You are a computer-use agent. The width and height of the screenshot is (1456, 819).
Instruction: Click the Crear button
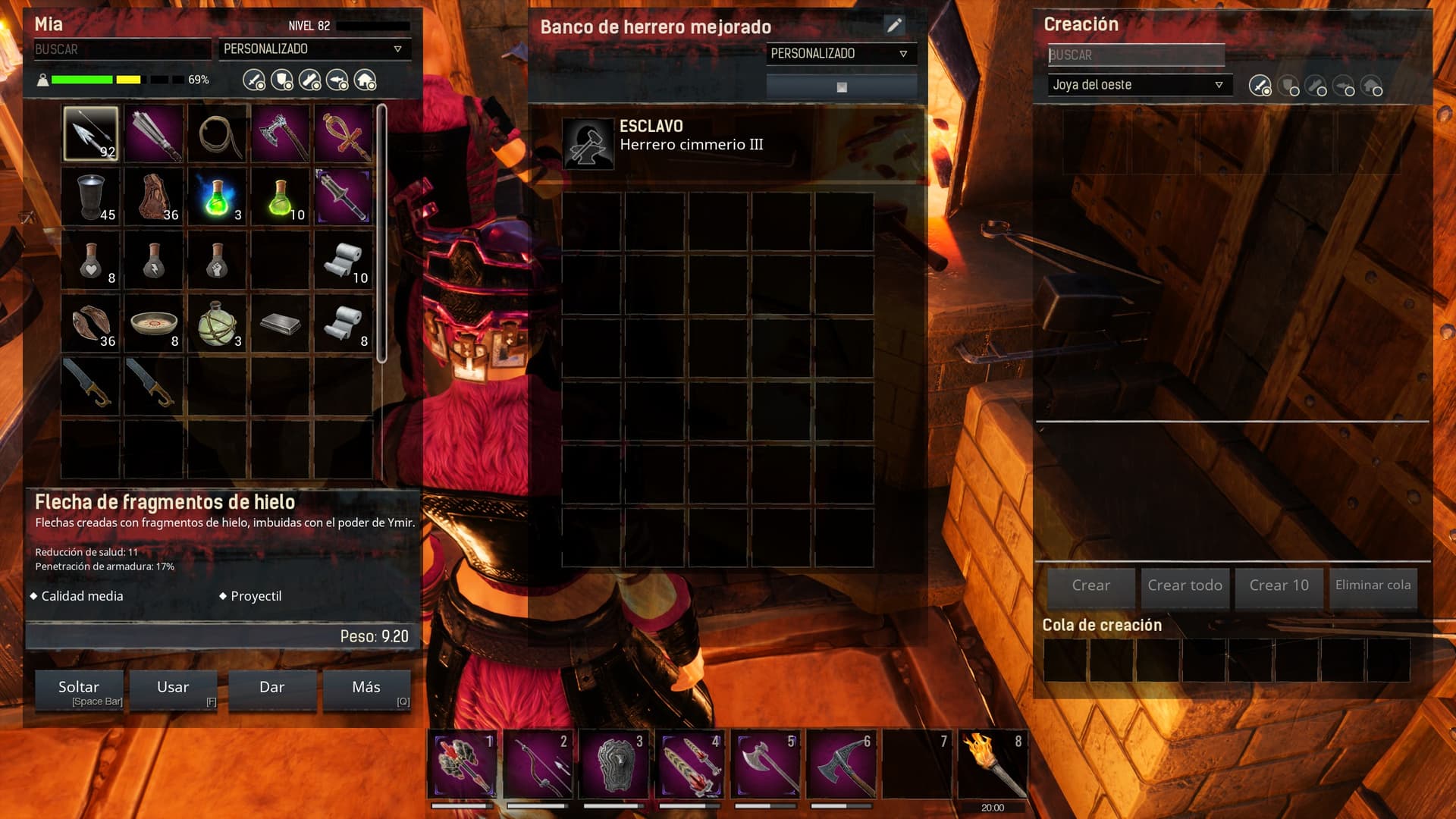pyautogui.click(x=1090, y=586)
